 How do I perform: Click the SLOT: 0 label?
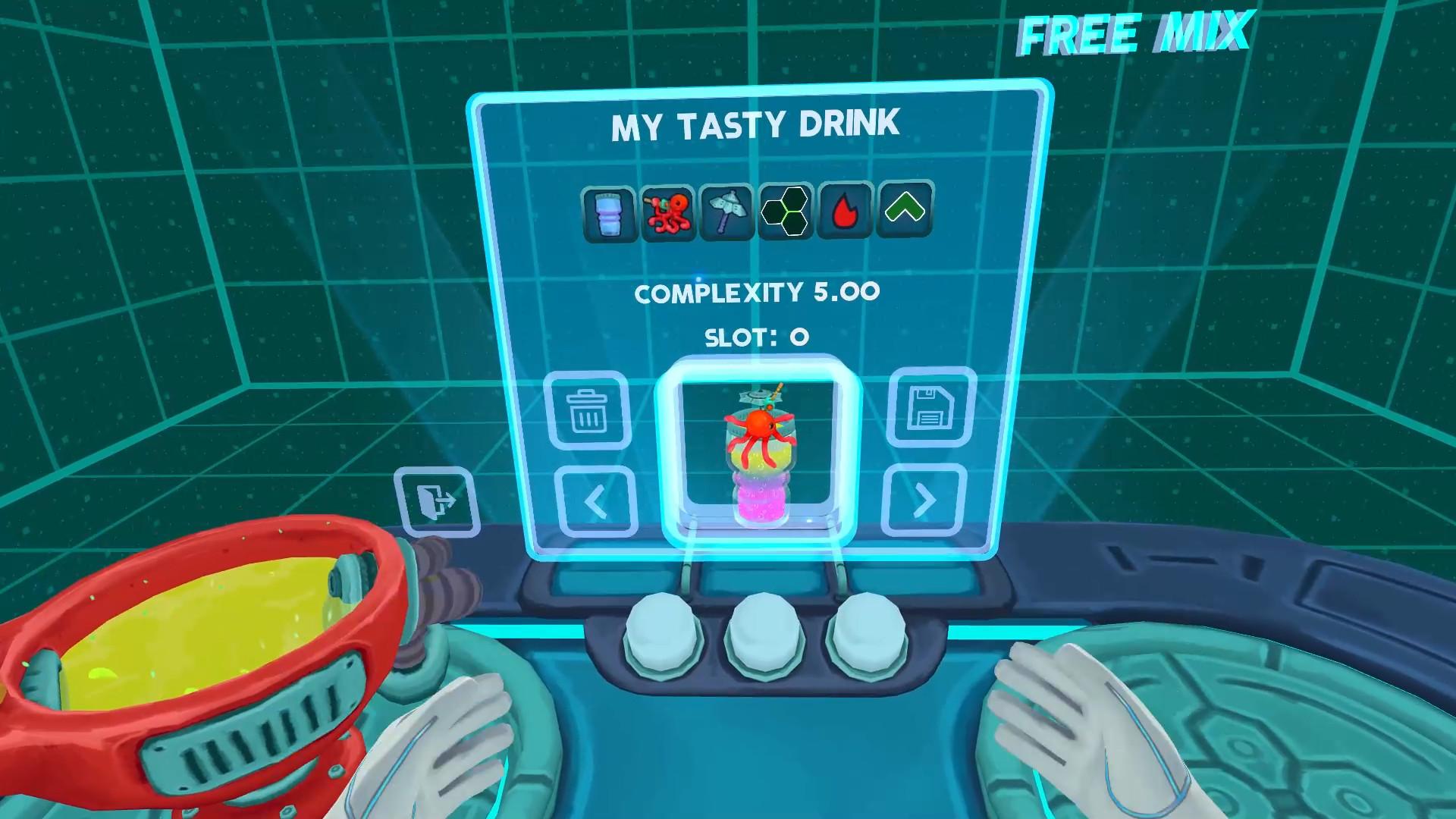pyautogui.click(x=756, y=337)
